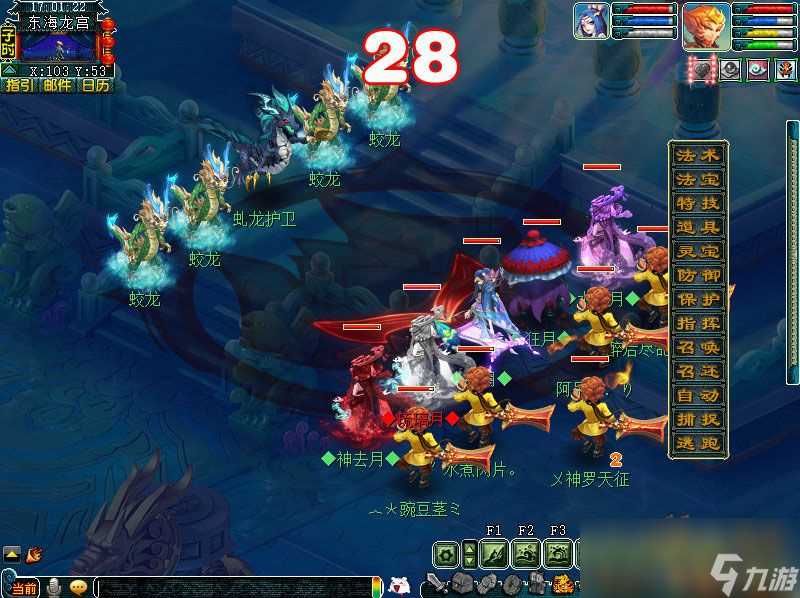Open the 法术 spell menu
This screenshot has width=800, height=598.
(699, 156)
